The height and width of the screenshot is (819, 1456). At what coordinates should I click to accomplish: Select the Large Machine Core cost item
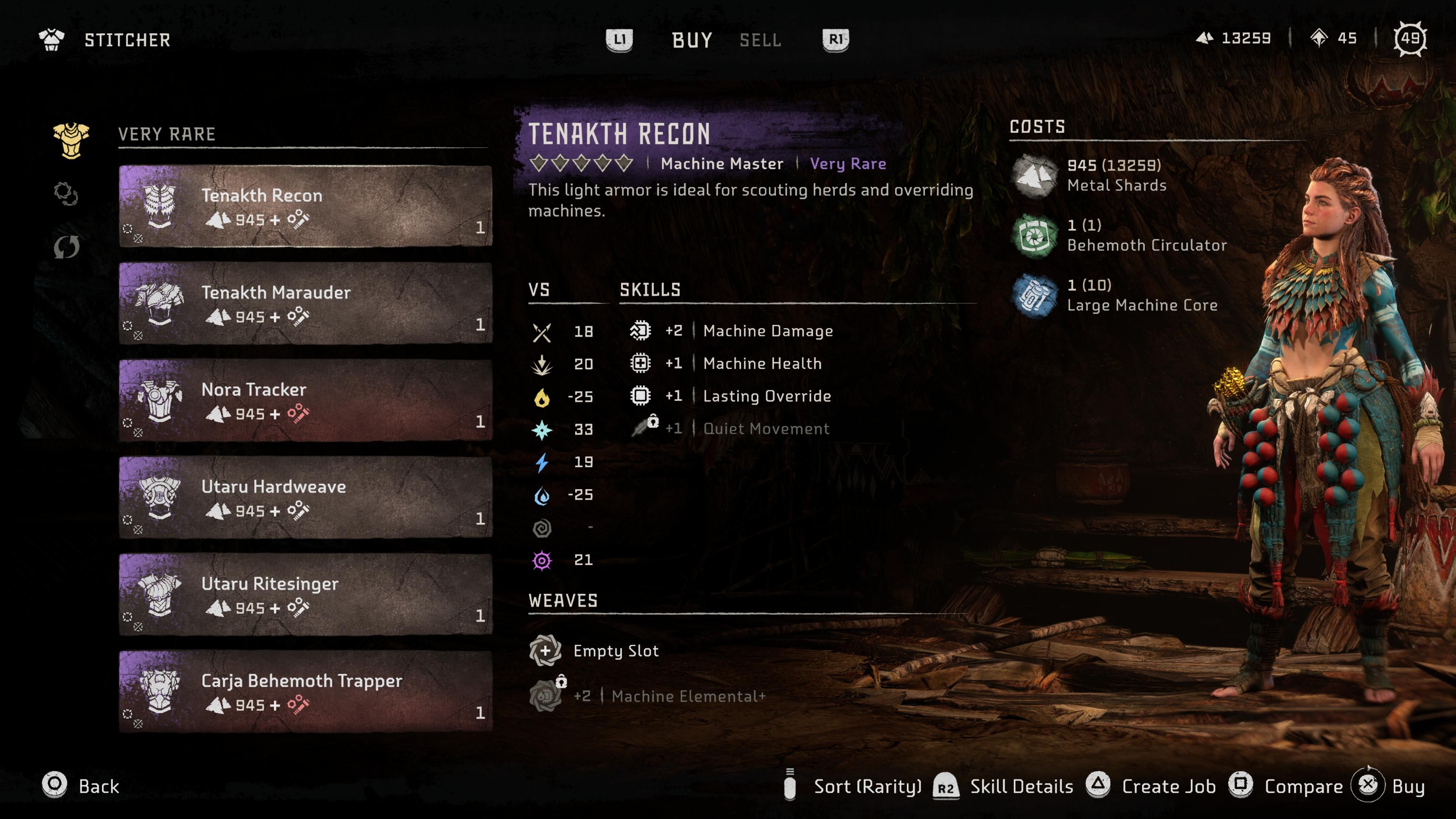pyautogui.click(x=1141, y=295)
